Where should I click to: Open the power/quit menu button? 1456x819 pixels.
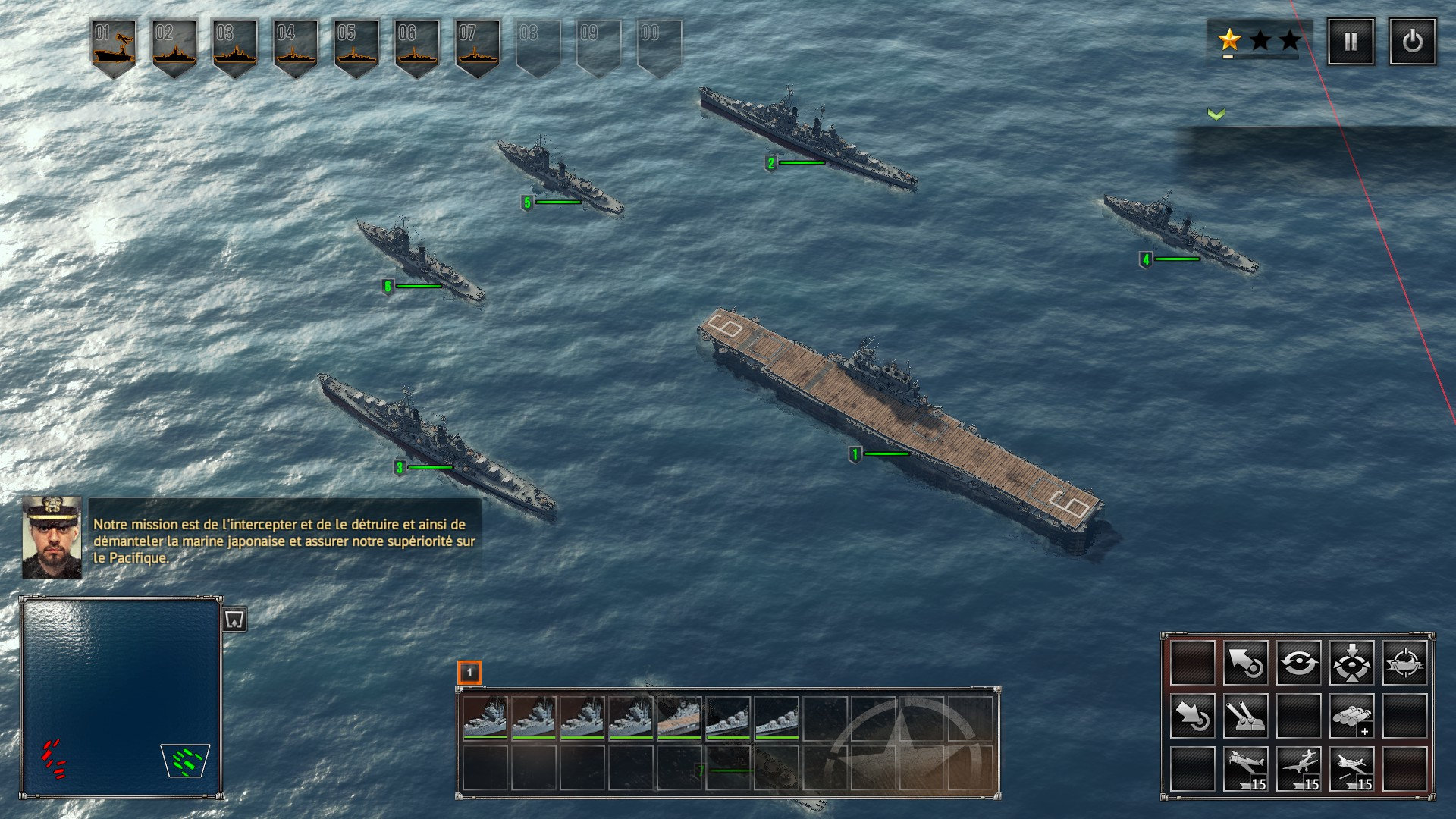pos(1412,42)
